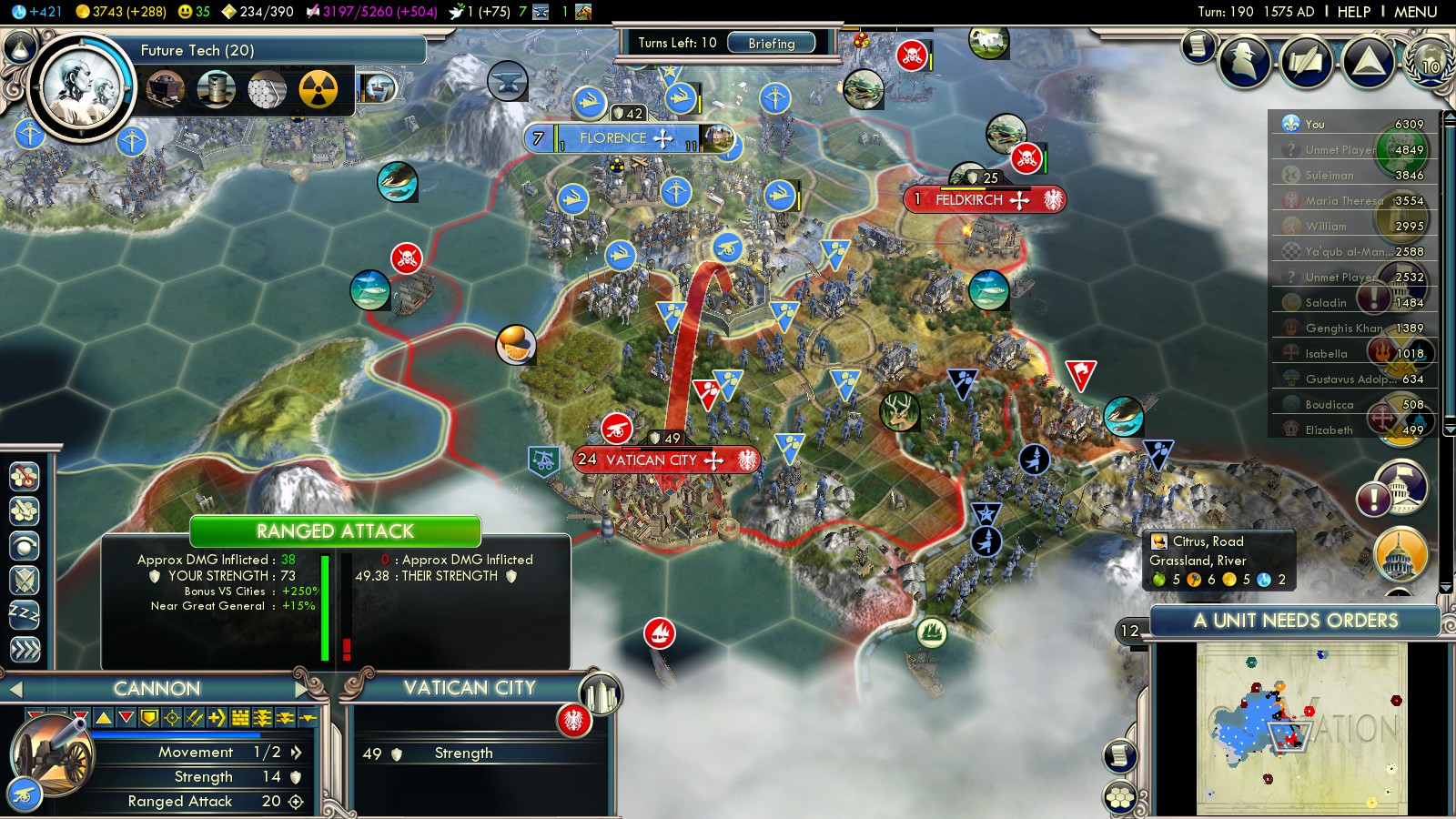
Task: Put cannon to sleep with Zzz button
Action: click(x=25, y=614)
